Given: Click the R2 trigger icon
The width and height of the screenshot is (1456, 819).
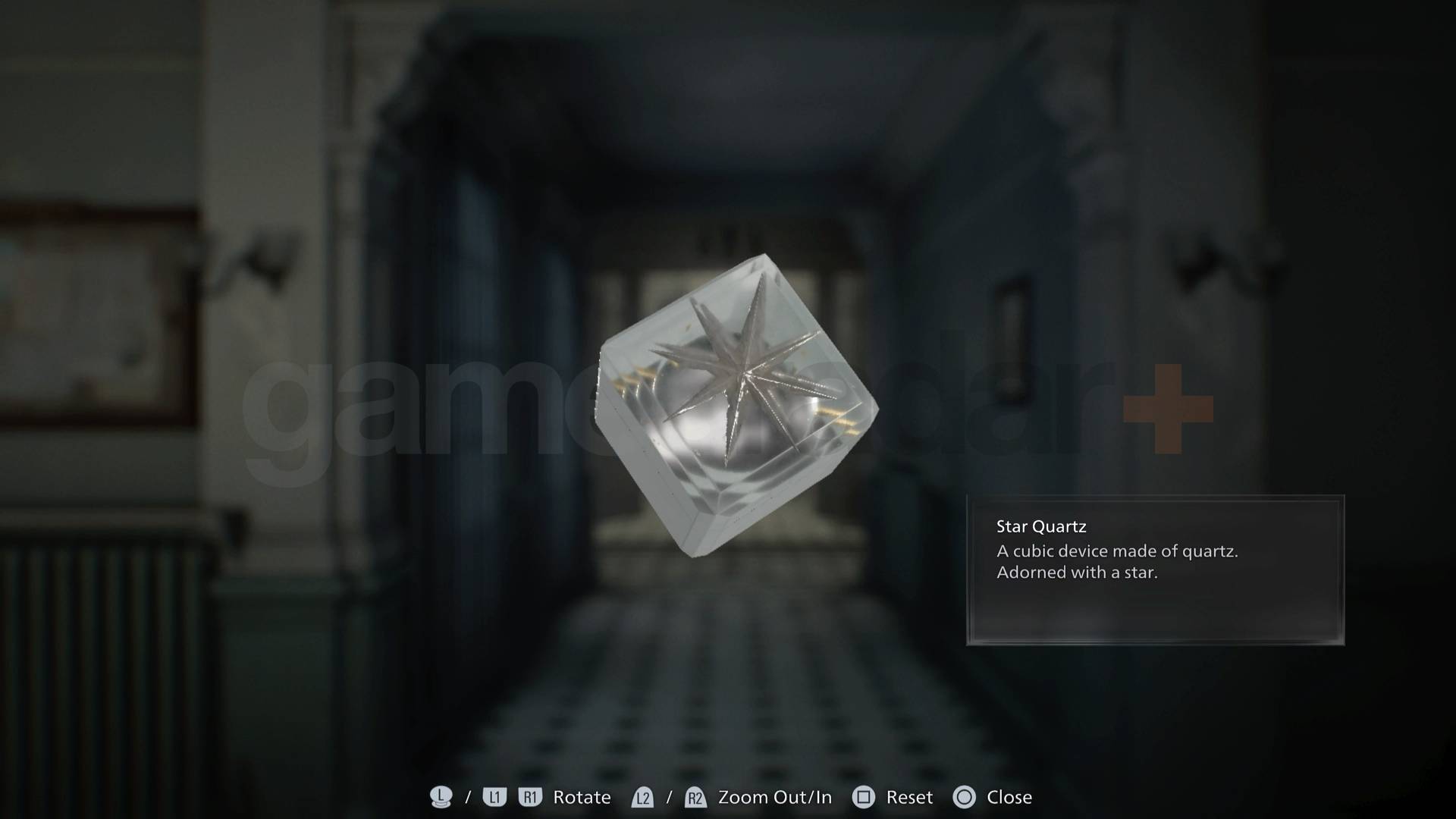Looking at the screenshot, I should [x=695, y=797].
